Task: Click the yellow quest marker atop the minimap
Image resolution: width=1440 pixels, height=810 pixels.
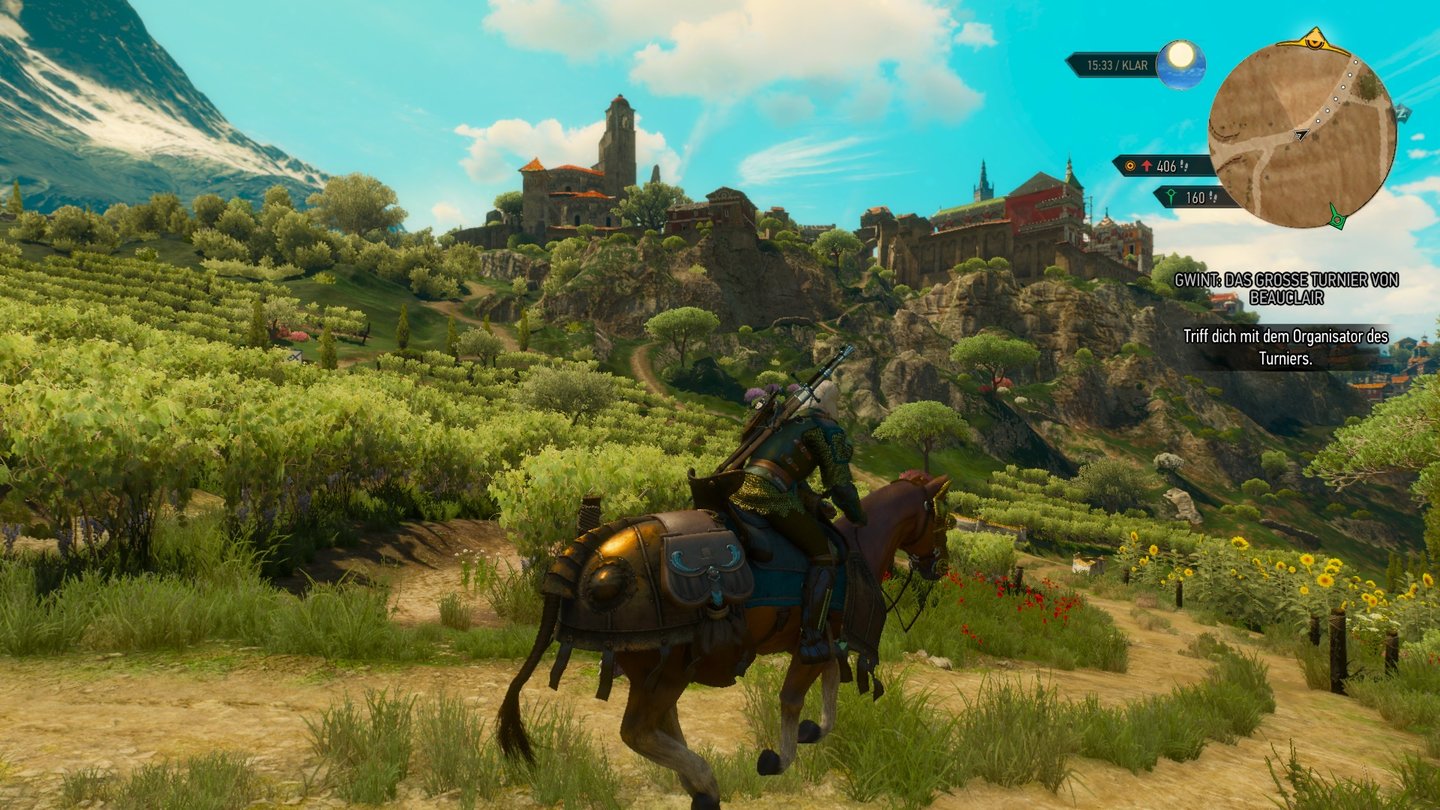Action: coord(1313,41)
